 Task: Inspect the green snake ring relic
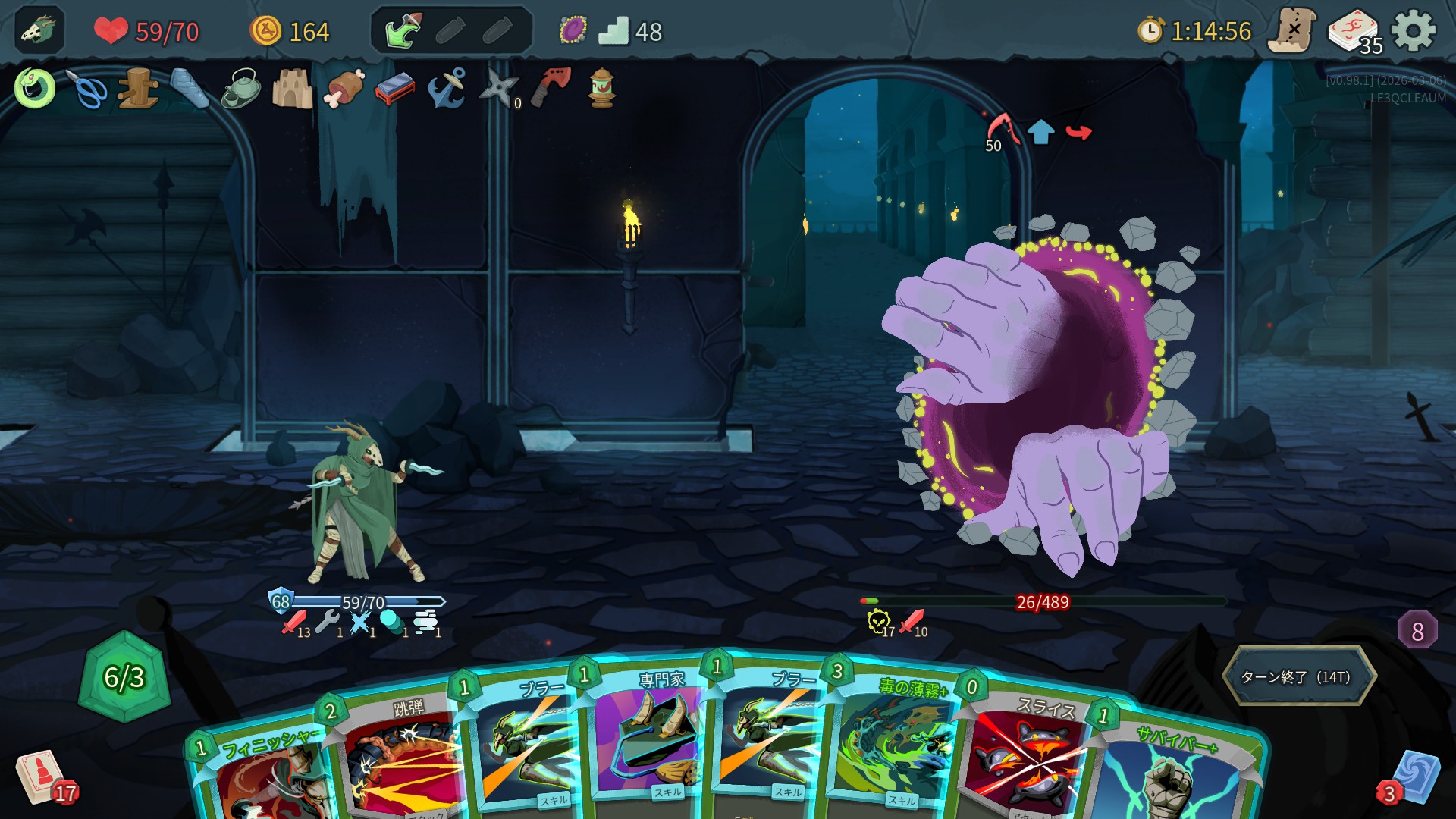pos(35,89)
